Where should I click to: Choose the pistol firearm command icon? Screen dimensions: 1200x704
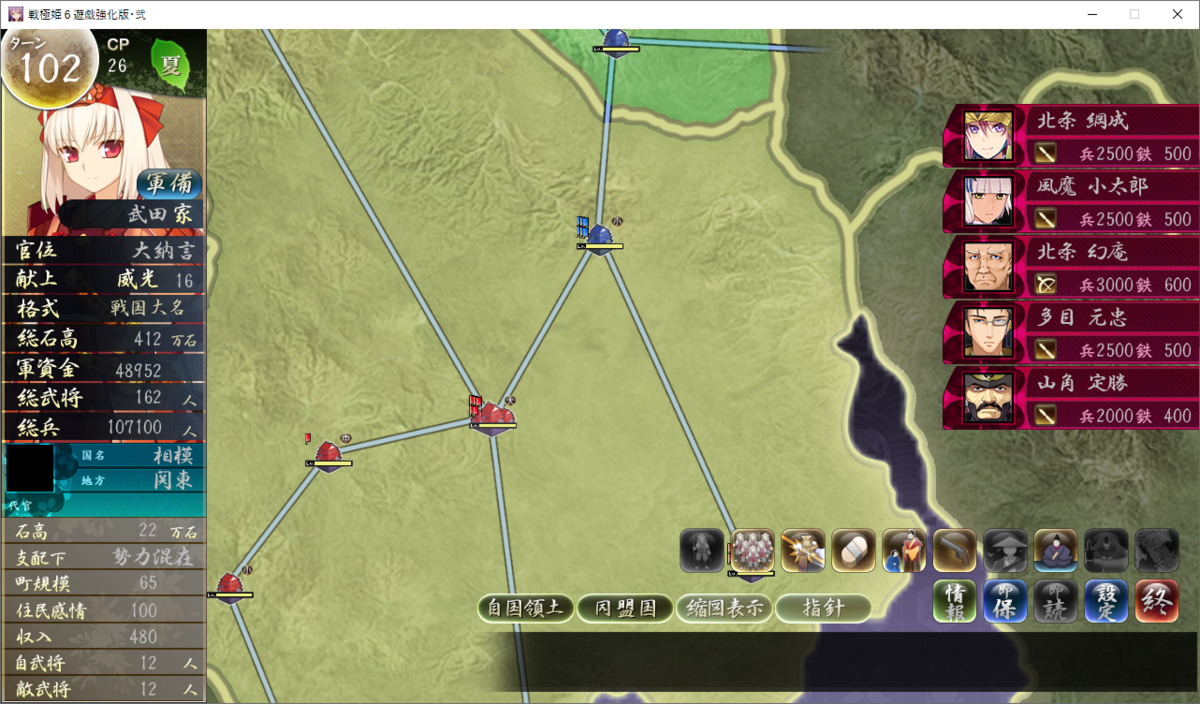coord(954,551)
